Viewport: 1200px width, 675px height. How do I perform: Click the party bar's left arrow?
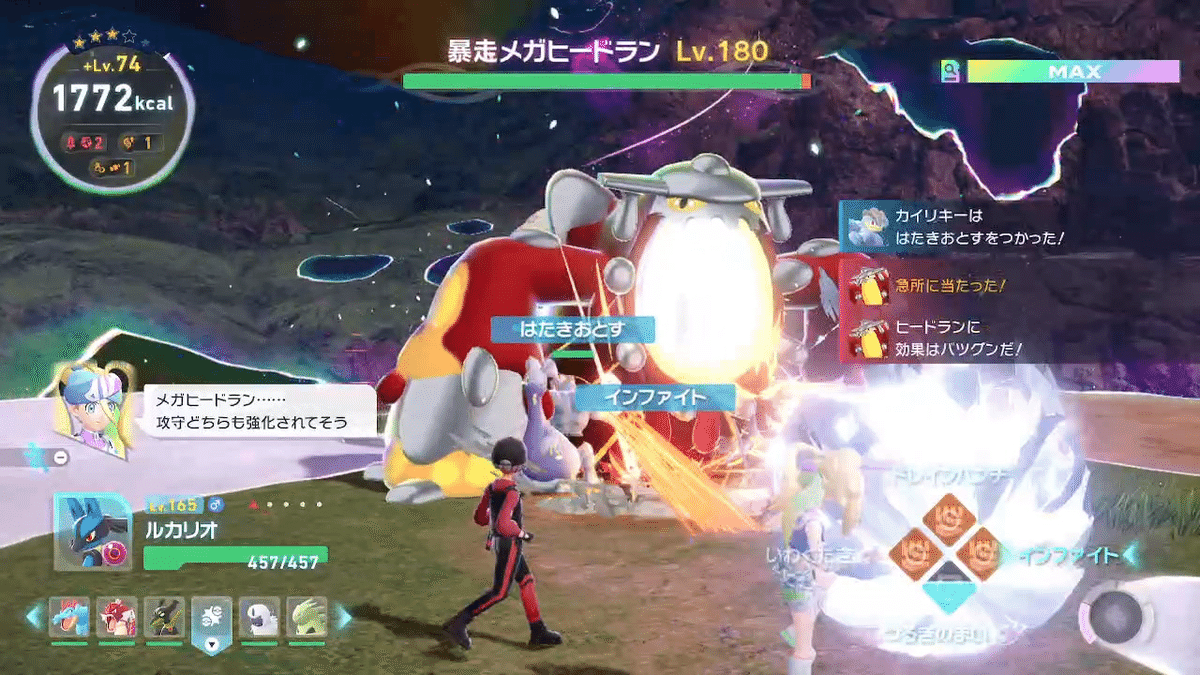tap(35, 618)
